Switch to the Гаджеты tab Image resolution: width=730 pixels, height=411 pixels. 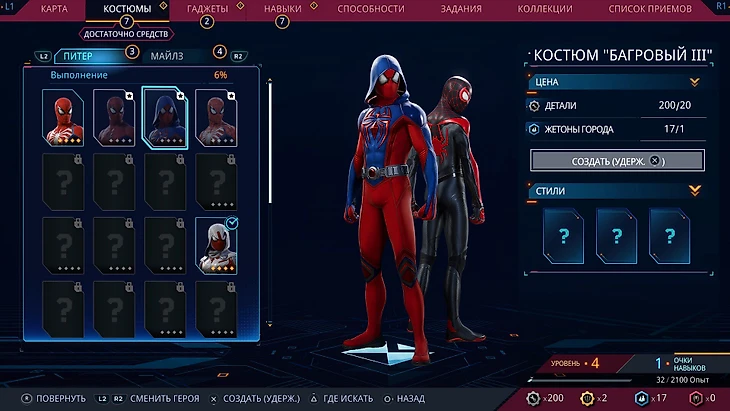click(x=207, y=9)
